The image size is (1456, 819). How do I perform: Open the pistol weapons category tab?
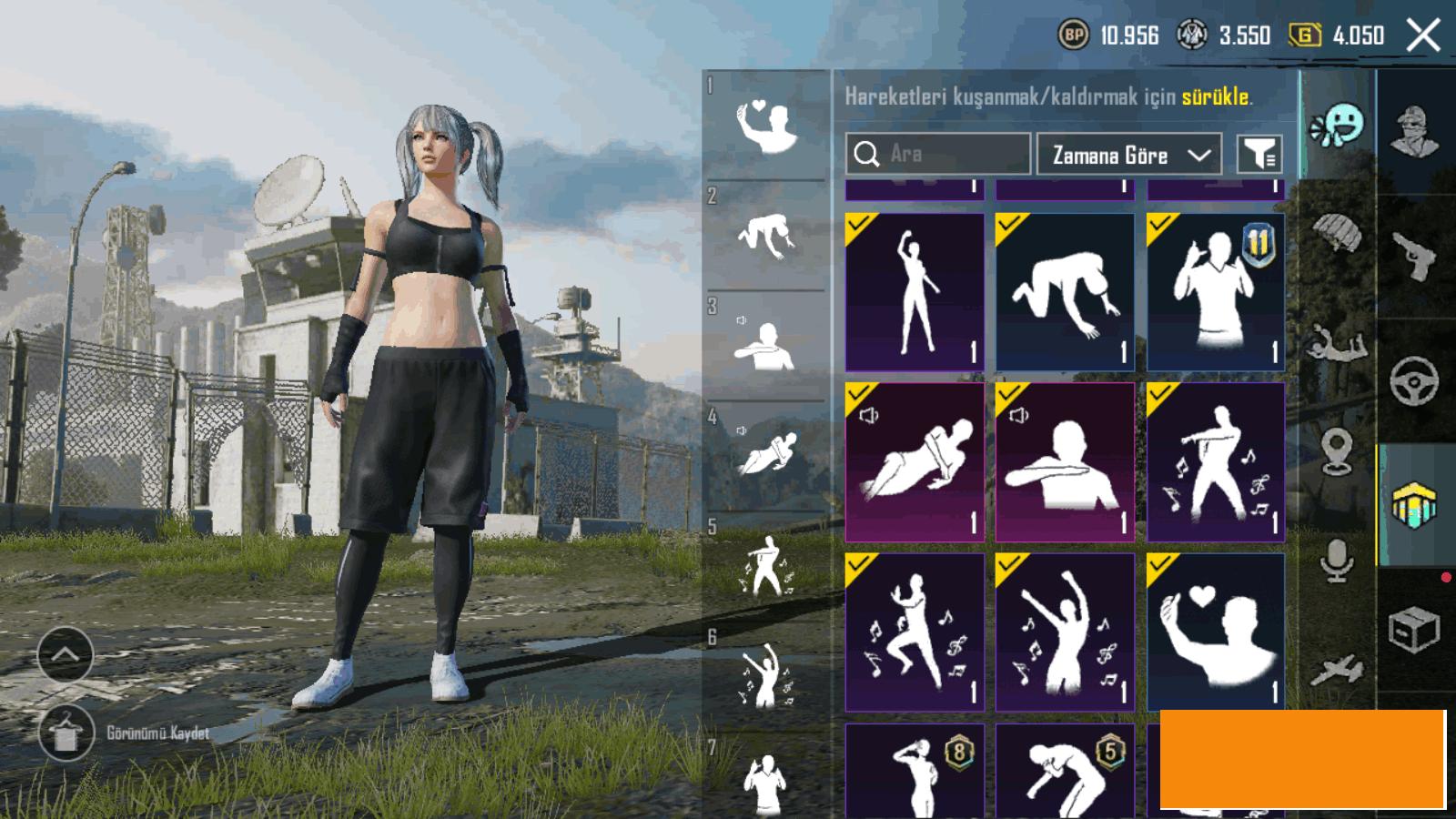[1415, 257]
